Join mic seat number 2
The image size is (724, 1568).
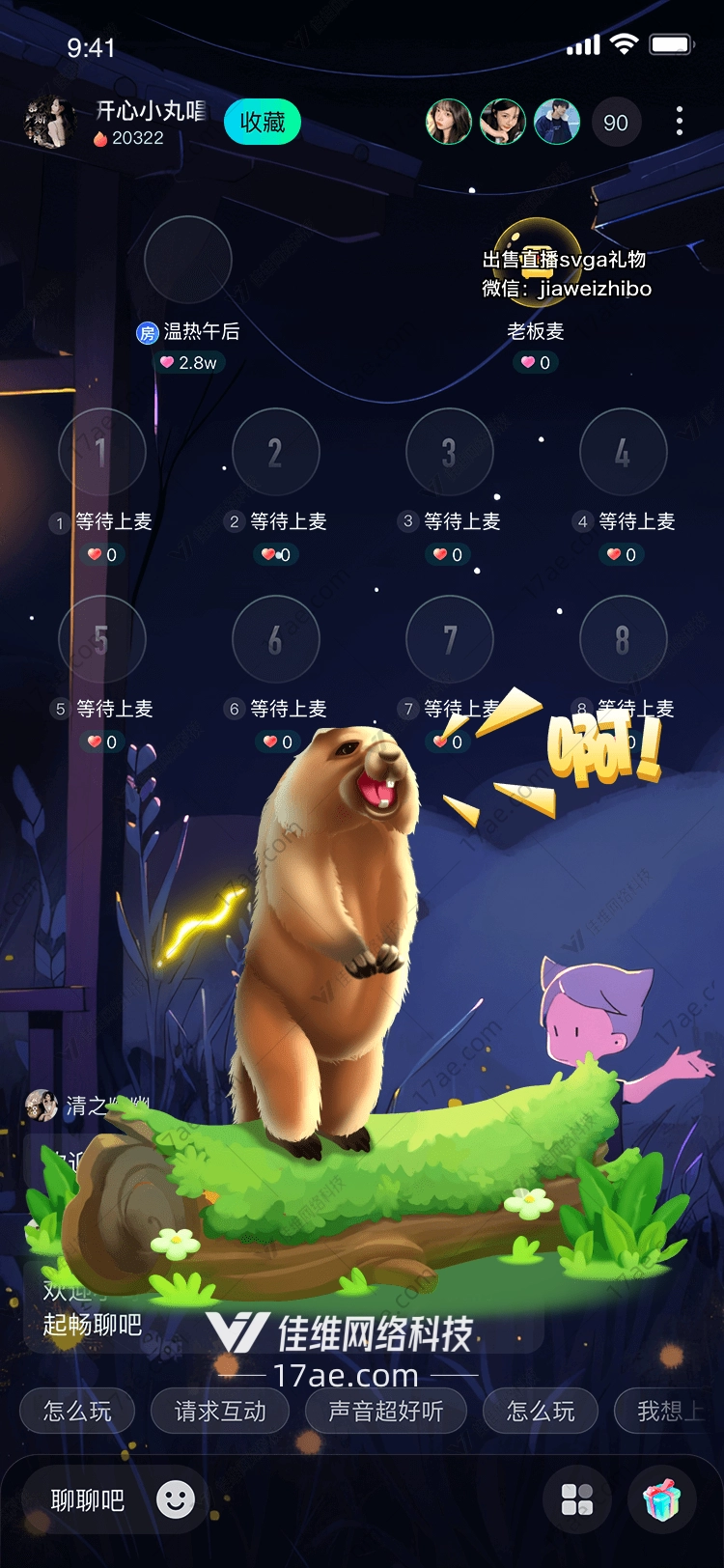click(275, 452)
